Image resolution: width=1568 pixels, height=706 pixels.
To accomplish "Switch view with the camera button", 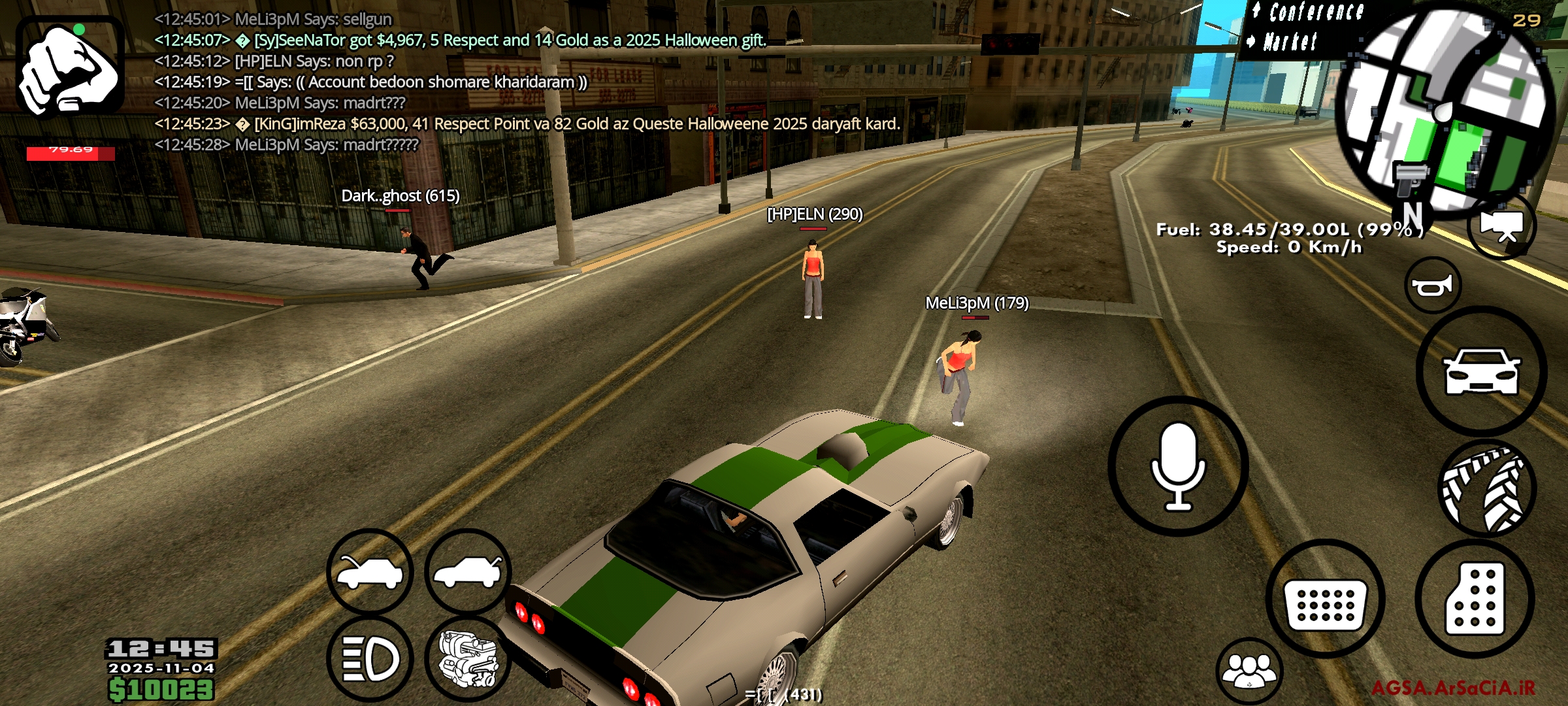I will tap(1501, 226).
